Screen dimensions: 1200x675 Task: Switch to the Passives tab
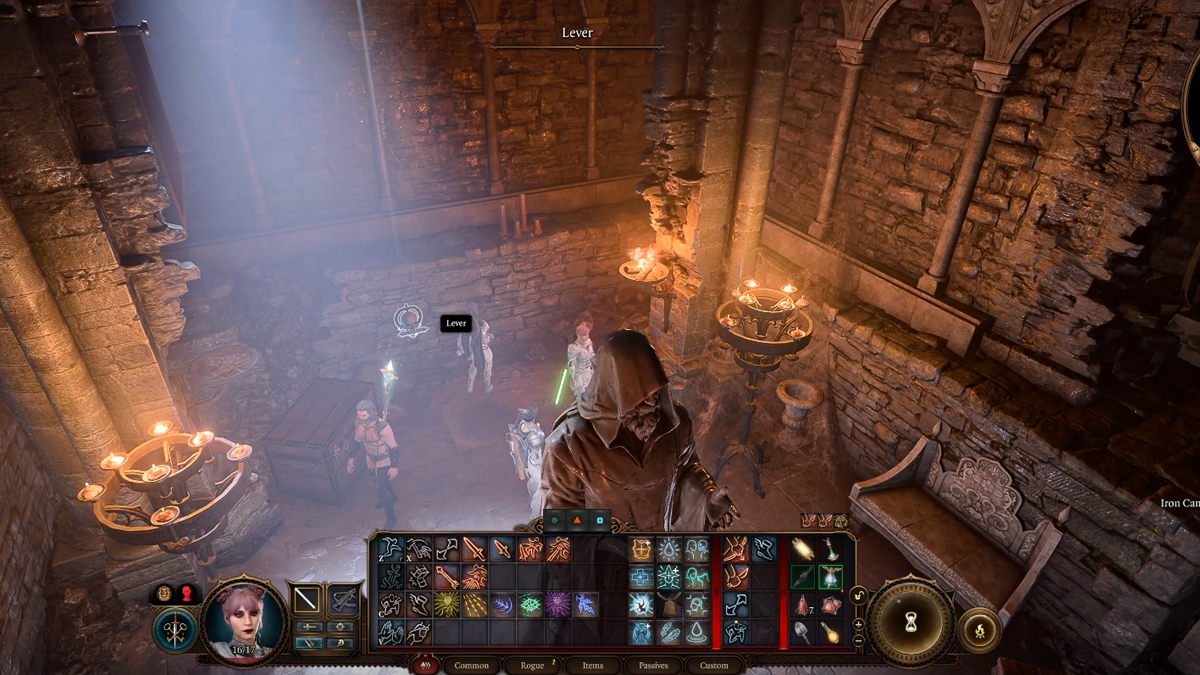click(x=653, y=665)
